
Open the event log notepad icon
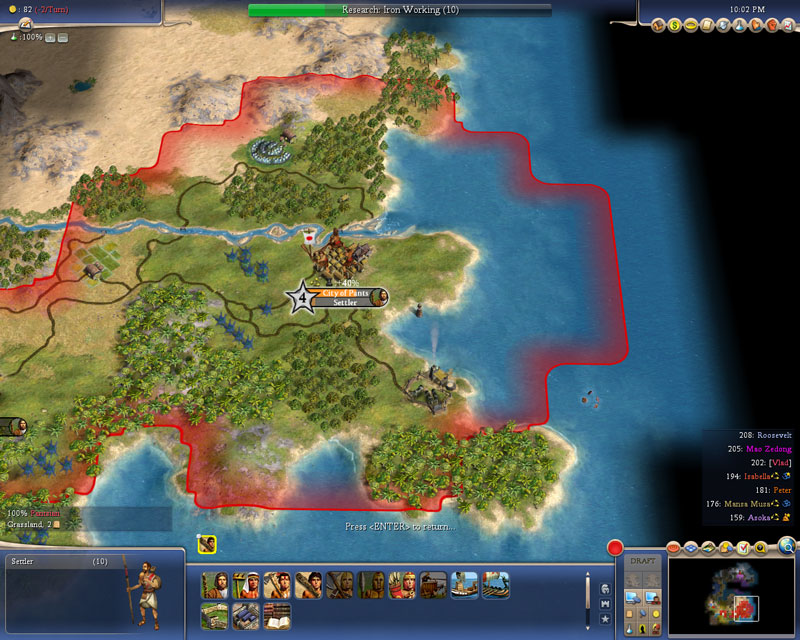coord(25,24)
